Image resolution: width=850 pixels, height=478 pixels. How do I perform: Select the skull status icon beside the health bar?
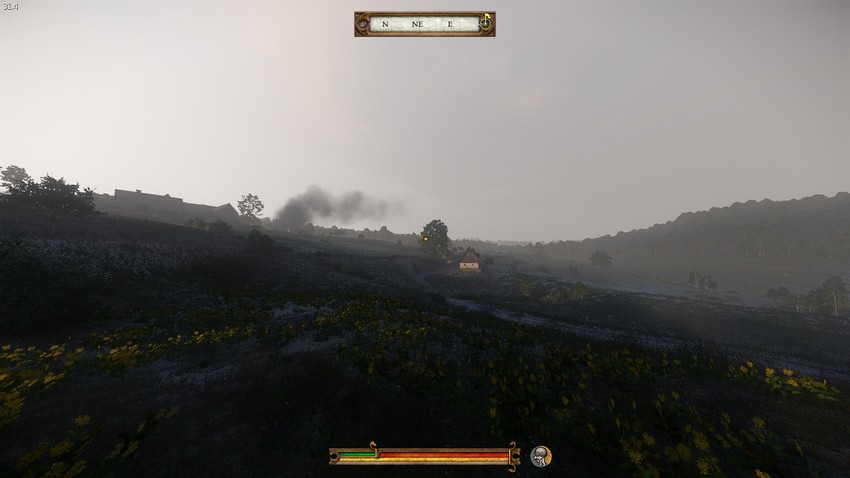coord(540,456)
